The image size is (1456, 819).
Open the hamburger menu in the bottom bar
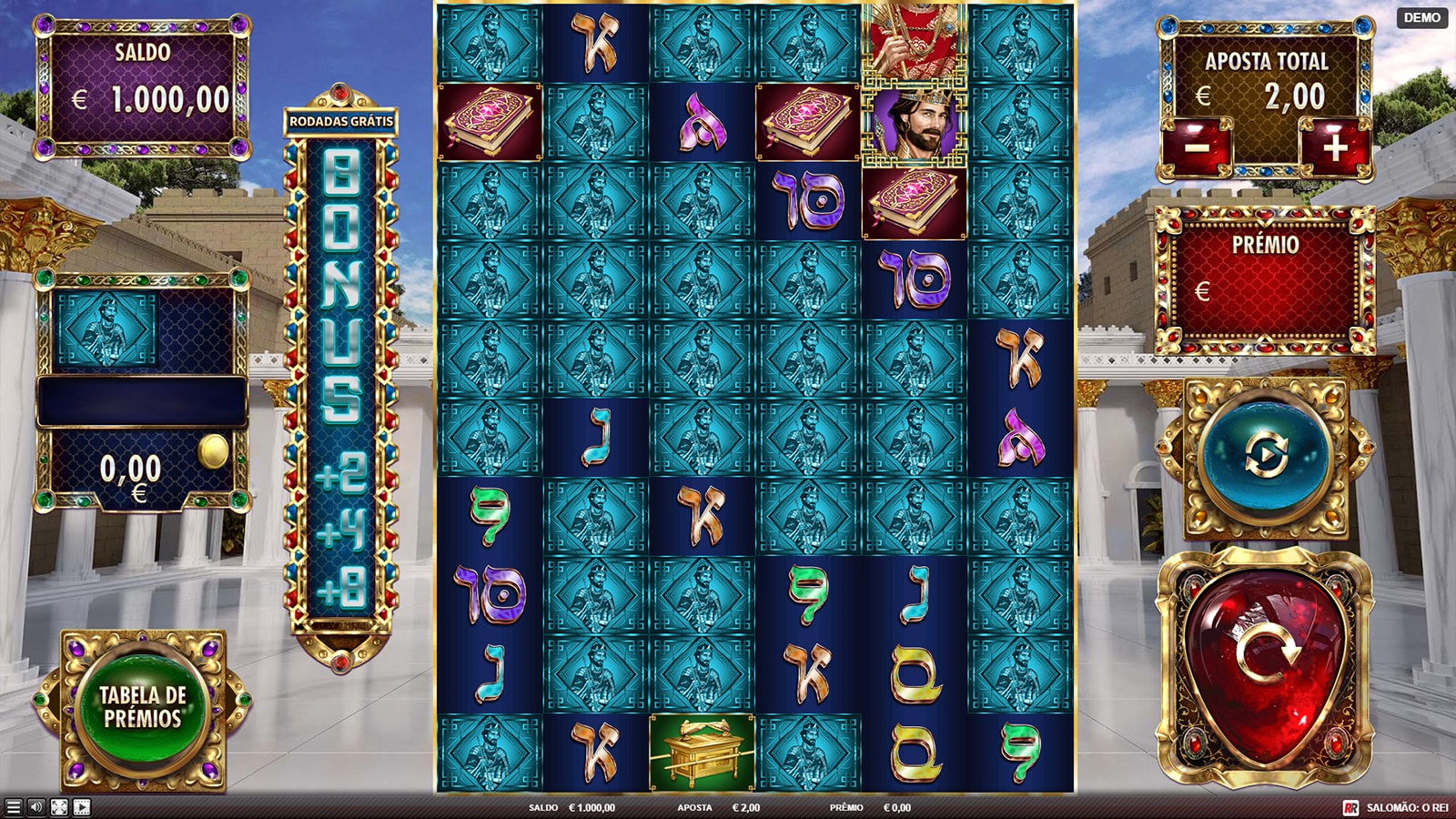(x=13, y=807)
